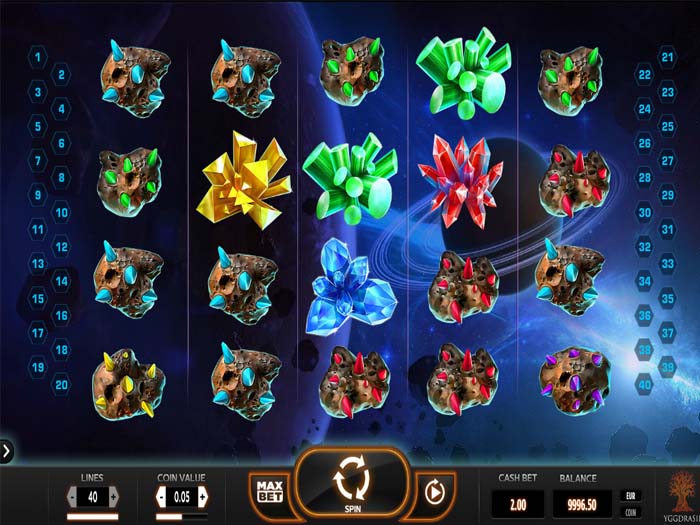700x525 pixels.
Task: Select payline number 20 indicator
Action: (62, 384)
